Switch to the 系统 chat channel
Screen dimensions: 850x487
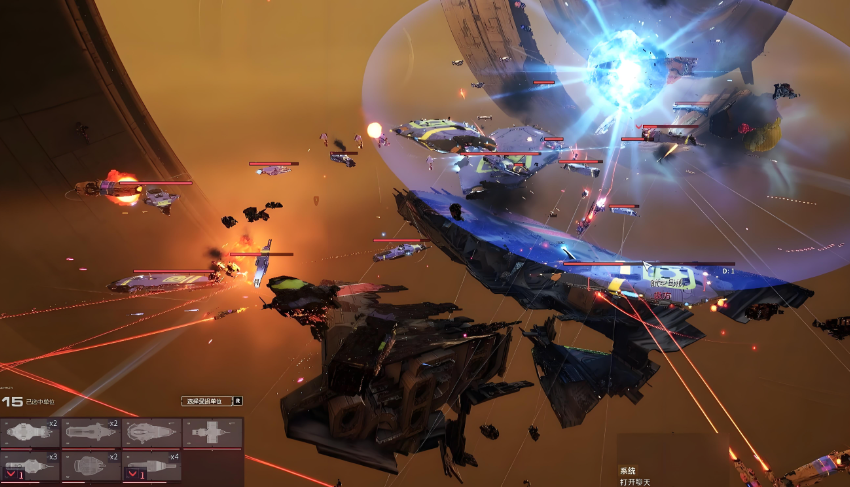pos(628,470)
